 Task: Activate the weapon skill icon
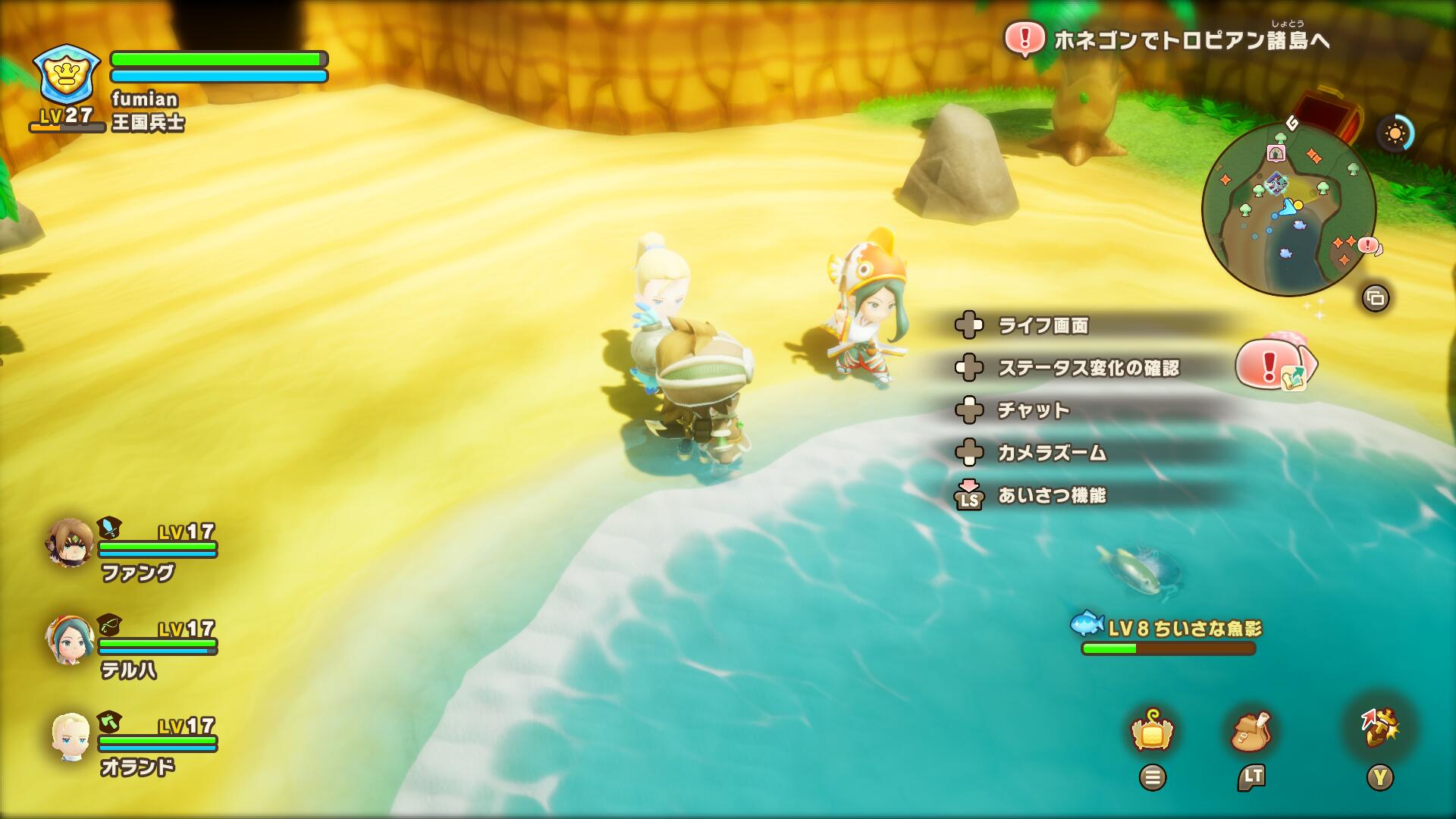coord(1380,730)
